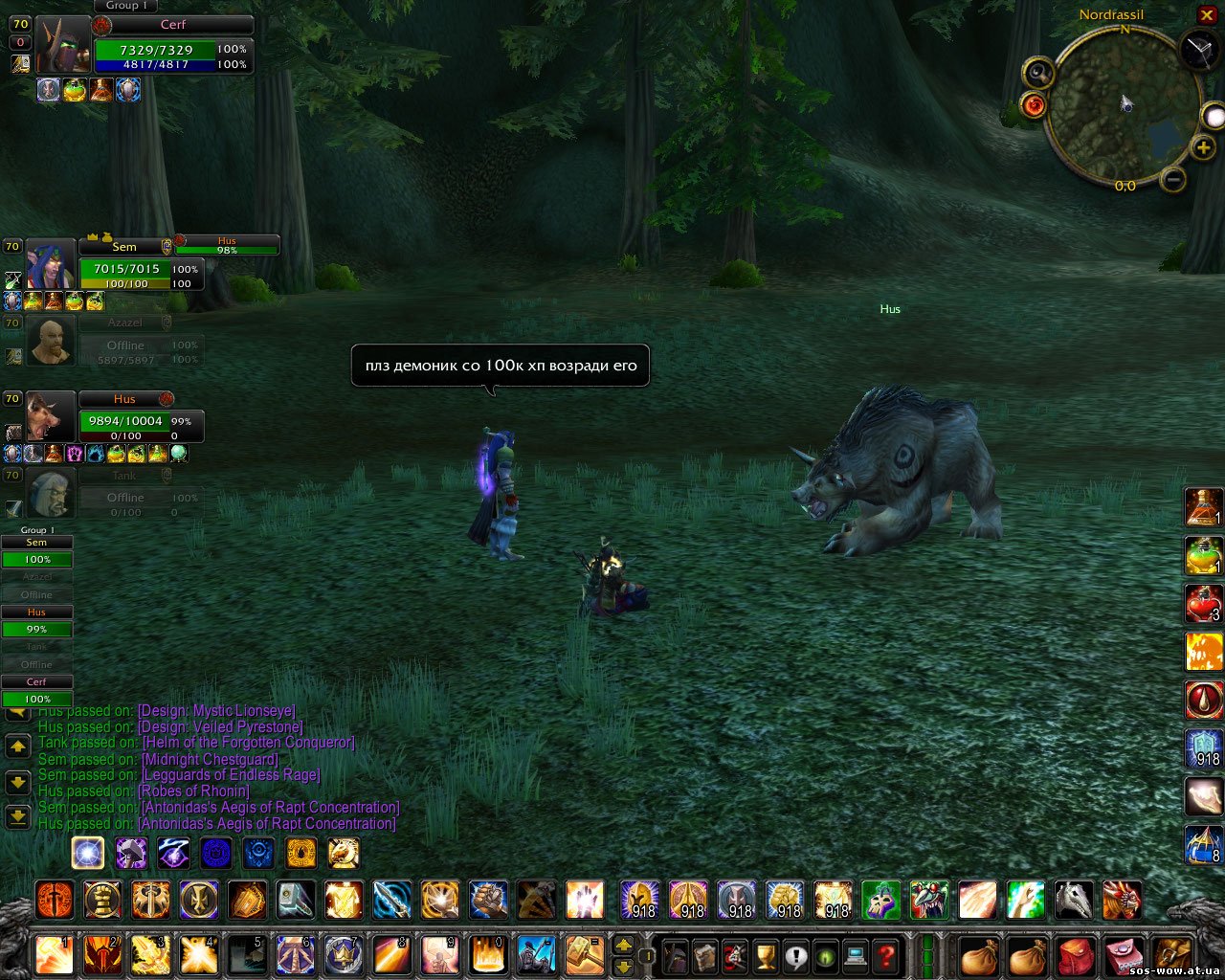Open the main menu computer icon
The image size is (1225, 980).
pos(857,955)
